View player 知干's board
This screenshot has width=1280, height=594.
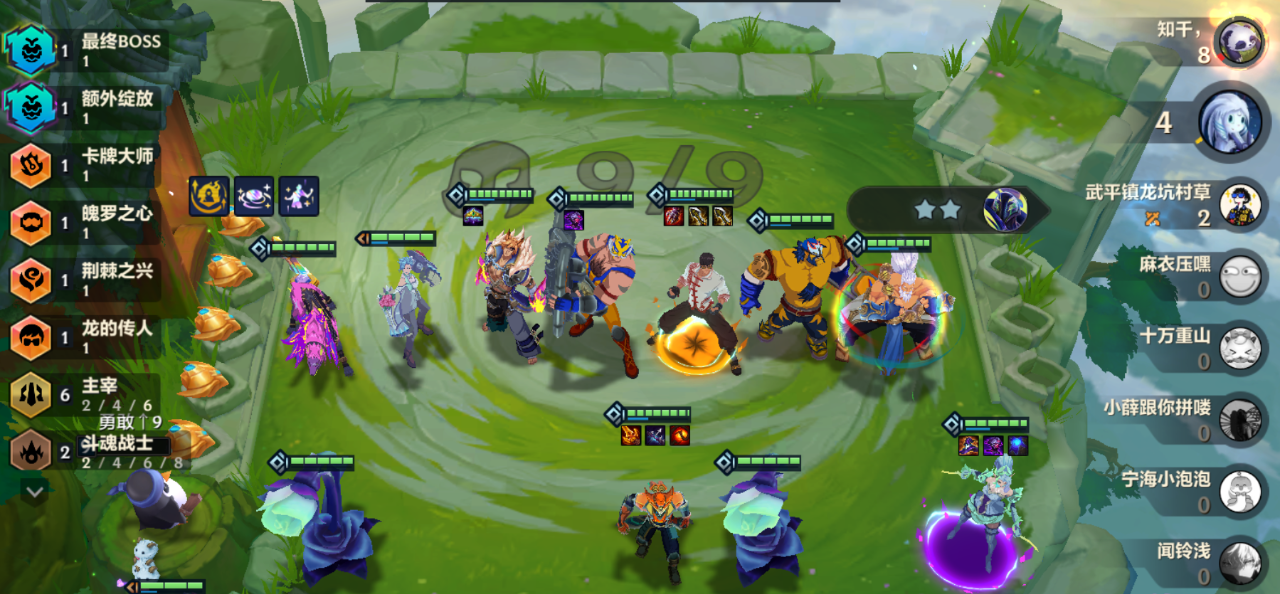[1240, 43]
